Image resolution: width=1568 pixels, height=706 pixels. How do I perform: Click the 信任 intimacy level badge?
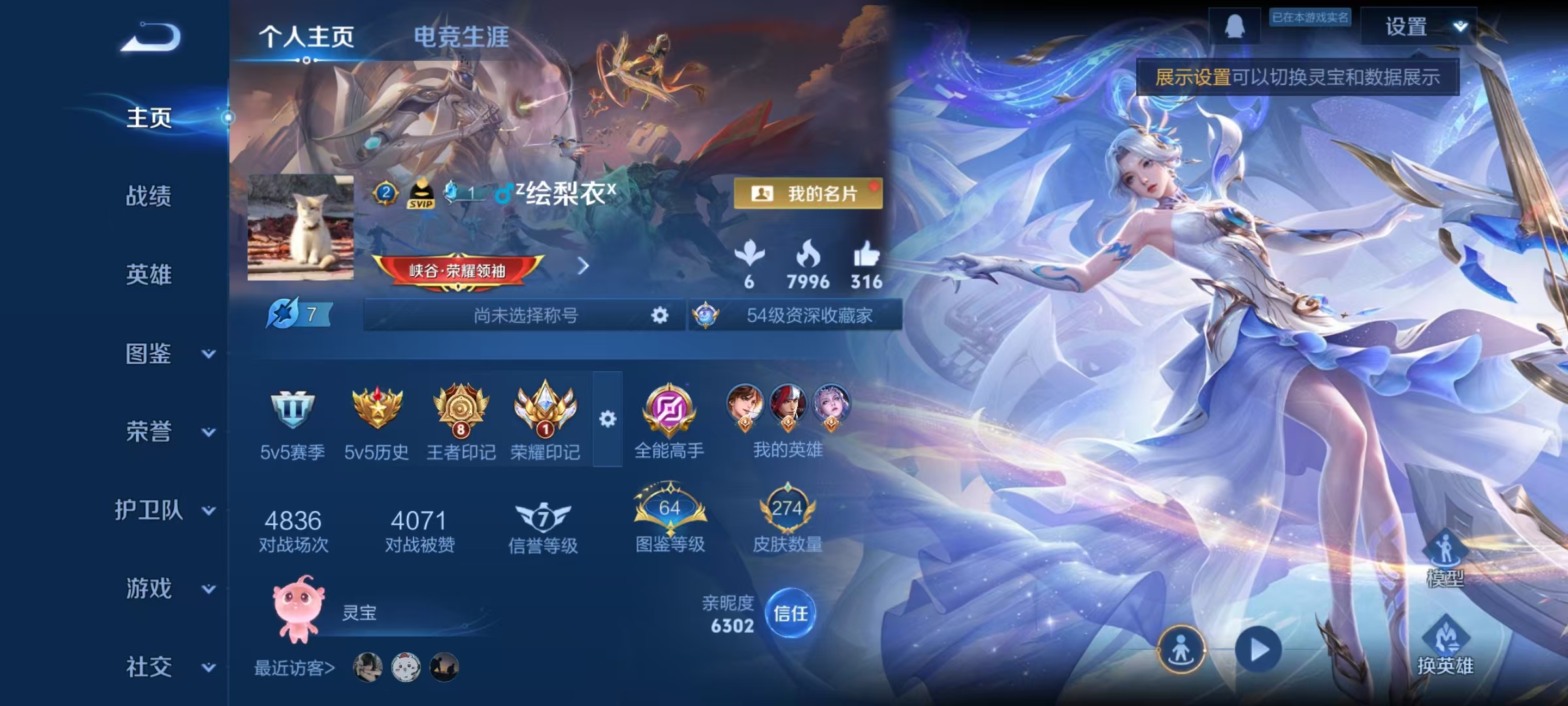tap(792, 613)
